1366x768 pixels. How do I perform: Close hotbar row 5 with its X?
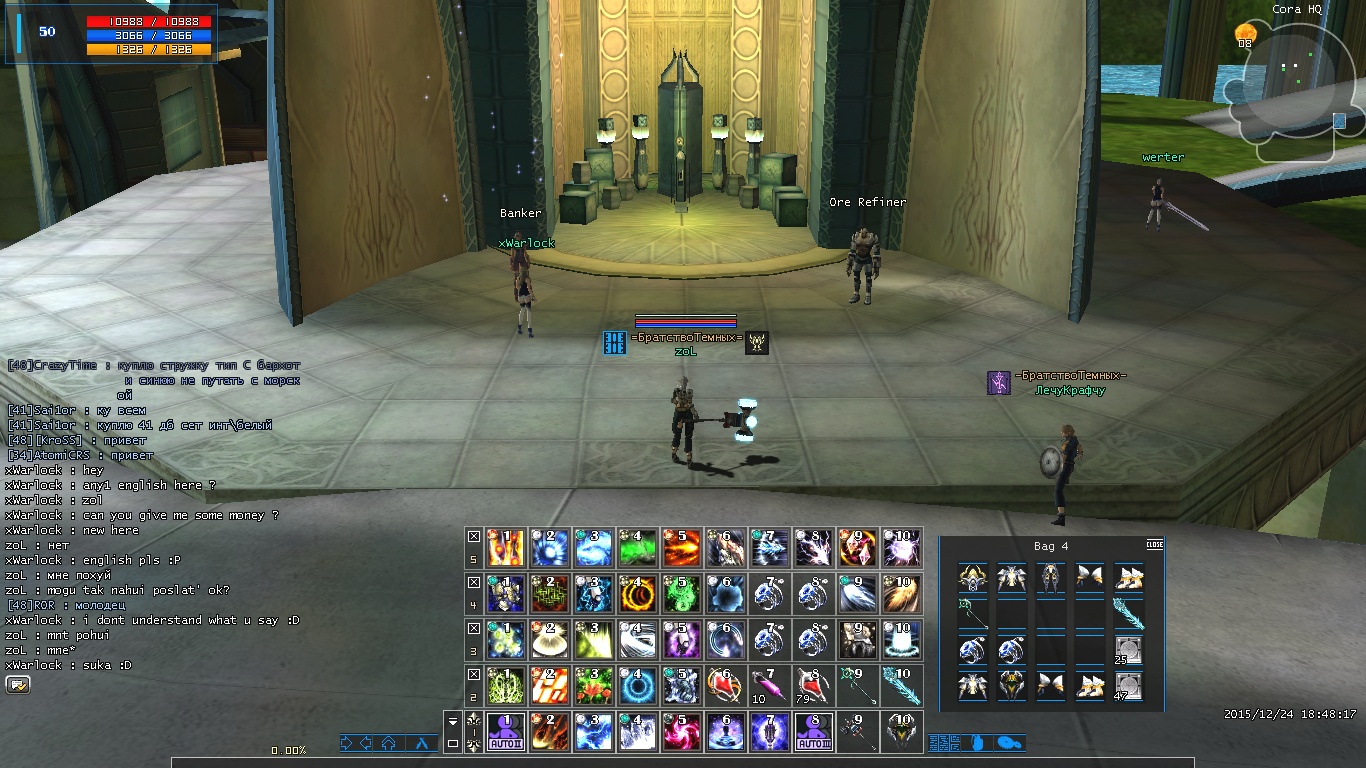point(474,536)
